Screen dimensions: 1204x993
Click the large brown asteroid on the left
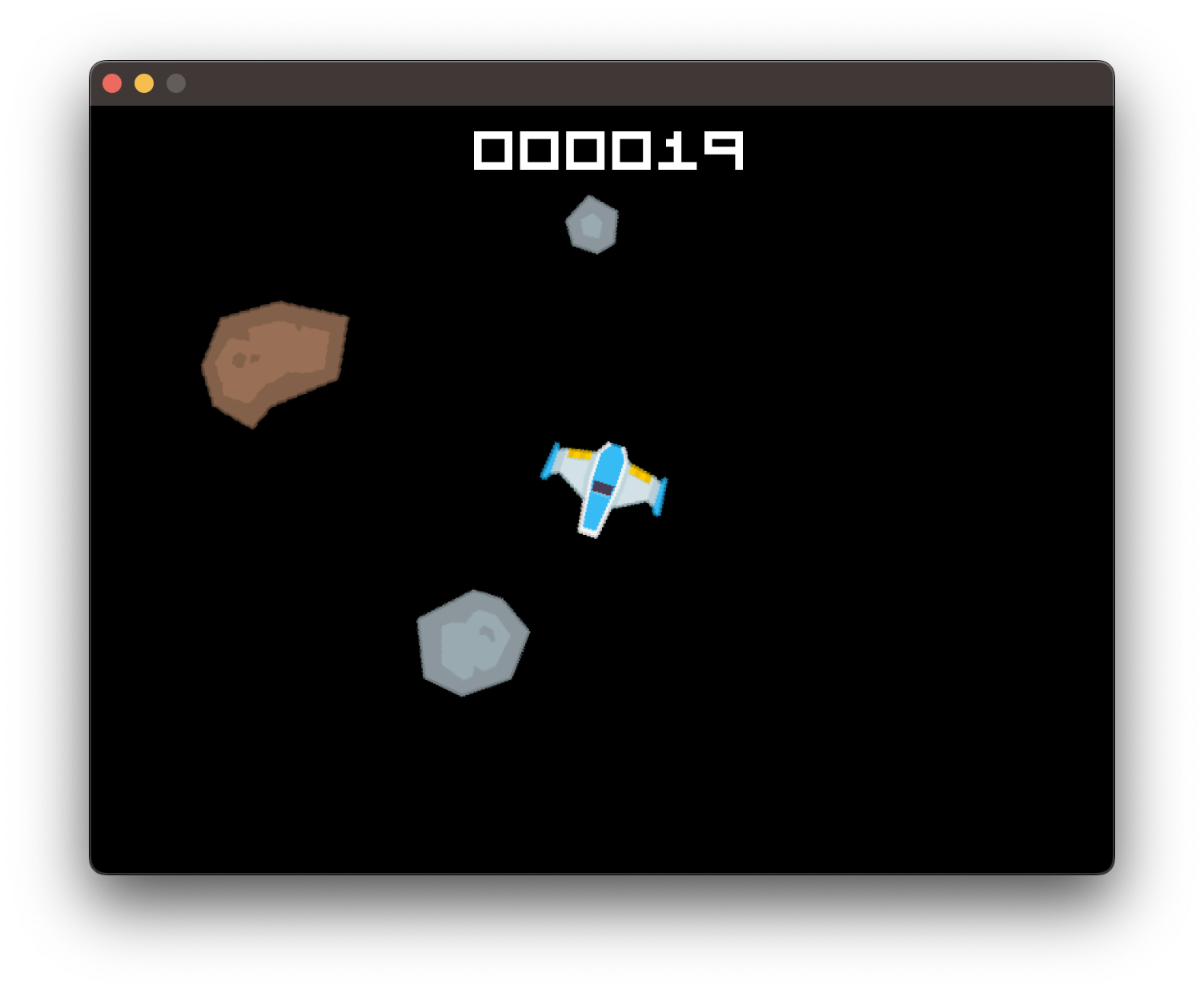(x=276, y=360)
